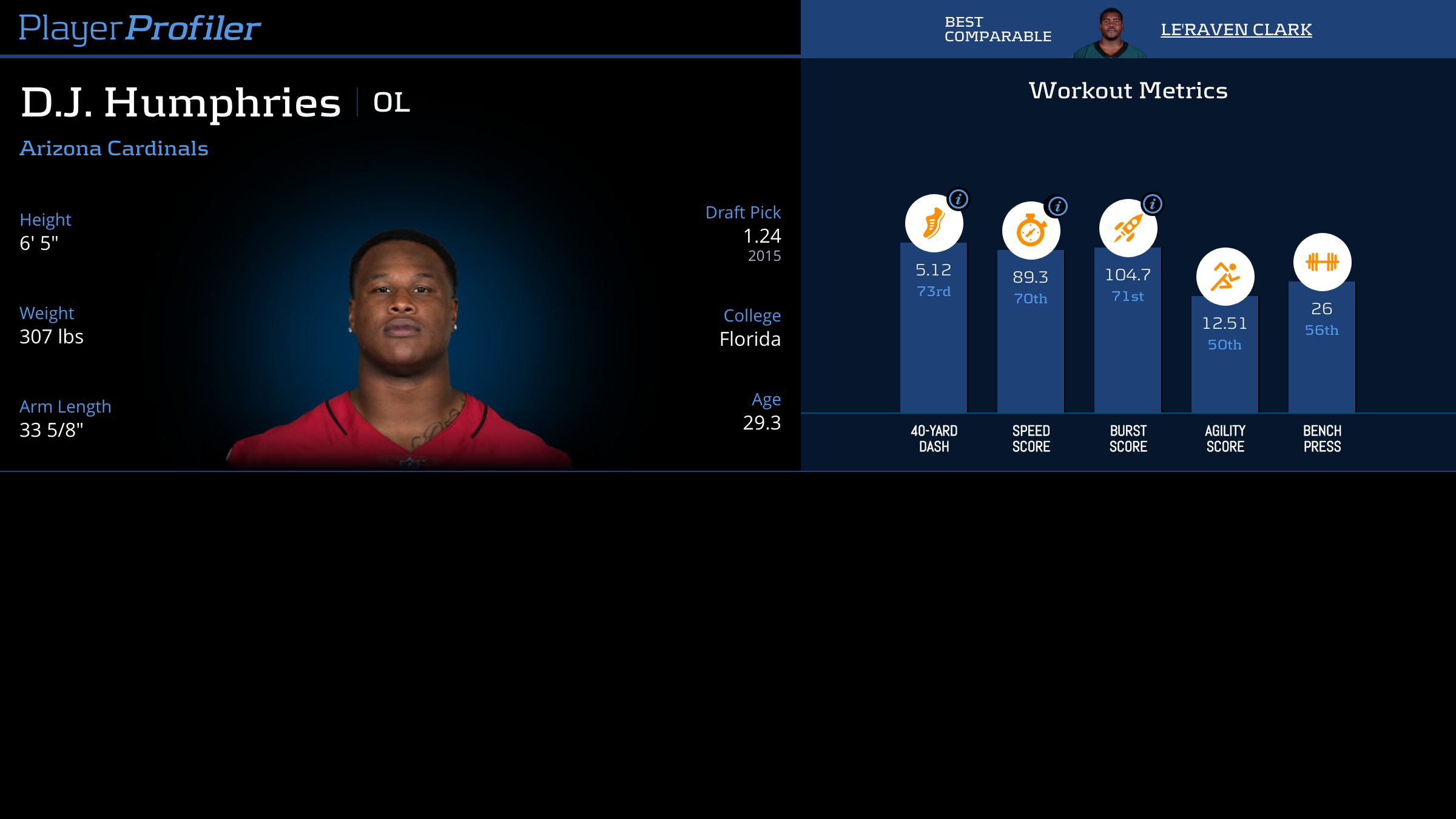Show info for the Speed Score metric
The image size is (1456, 819).
(x=1057, y=206)
